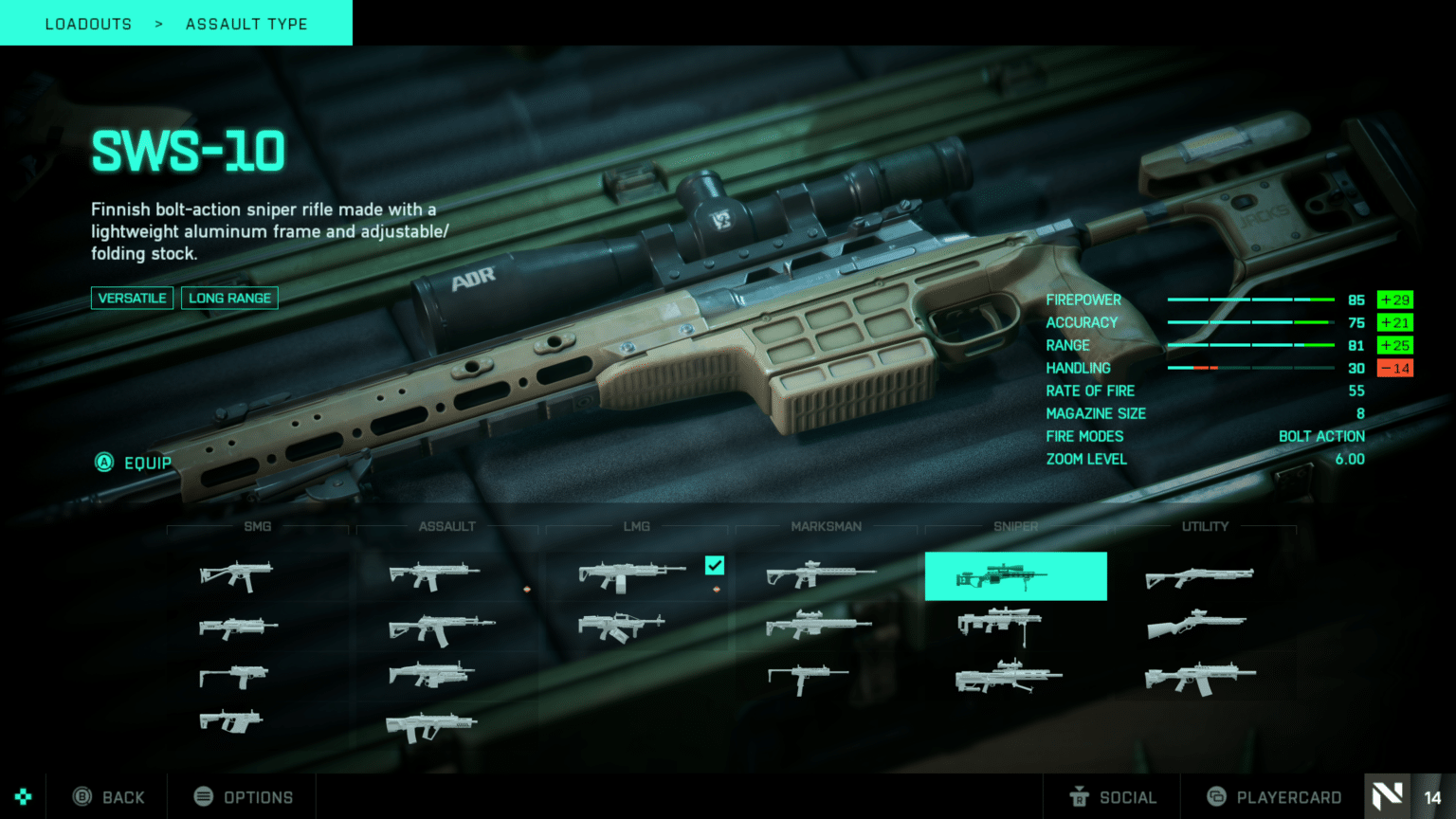Choose the equipped LMG with the checkmark
Image resolution: width=1456 pixels, height=819 pixels.
(x=632, y=575)
